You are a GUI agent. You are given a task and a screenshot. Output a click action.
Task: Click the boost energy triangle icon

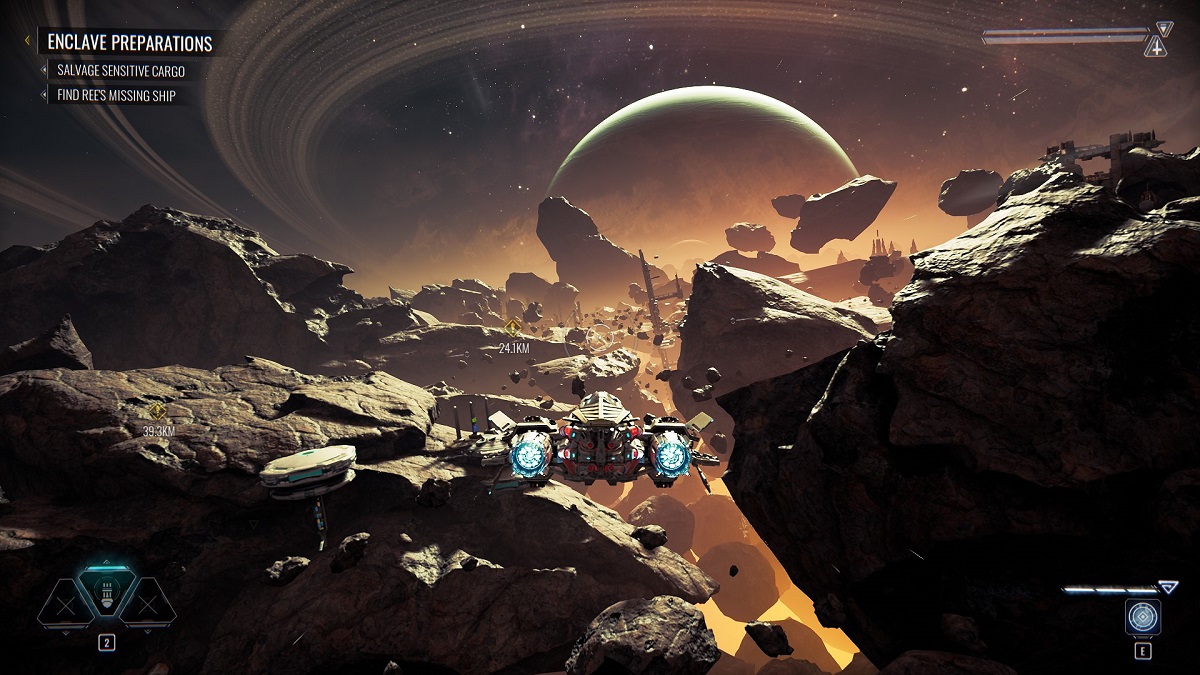pos(1168,588)
